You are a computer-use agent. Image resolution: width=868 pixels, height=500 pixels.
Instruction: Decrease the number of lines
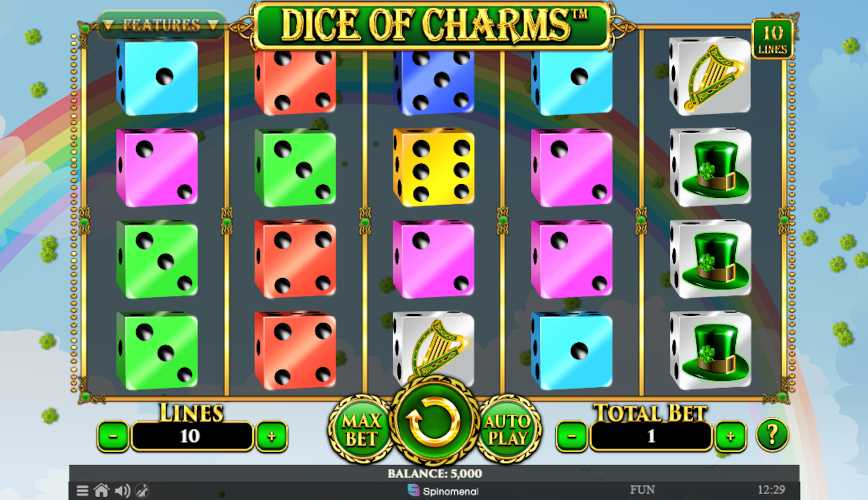click(x=113, y=436)
